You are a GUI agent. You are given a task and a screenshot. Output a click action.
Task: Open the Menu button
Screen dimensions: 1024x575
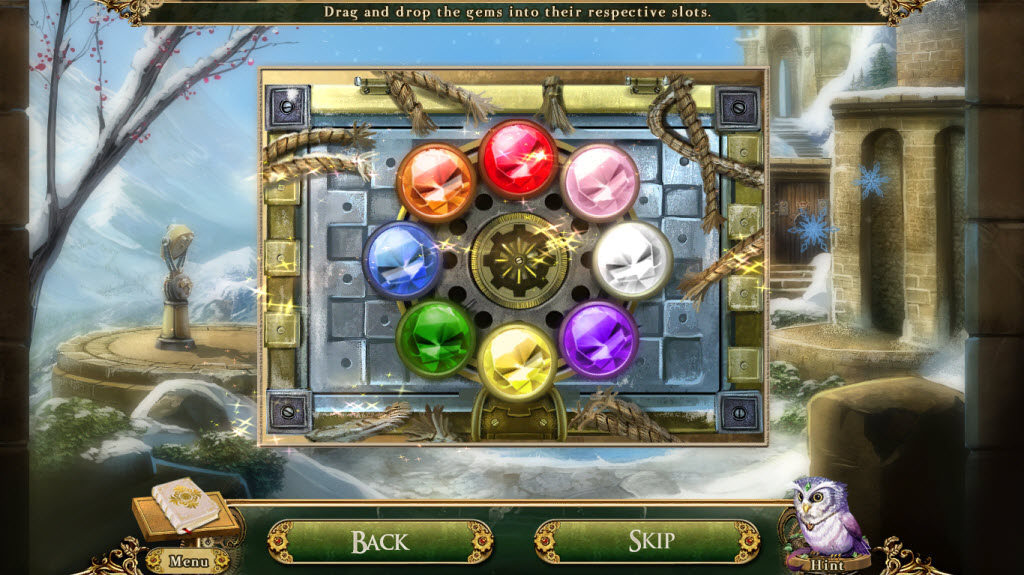[188, 561]
